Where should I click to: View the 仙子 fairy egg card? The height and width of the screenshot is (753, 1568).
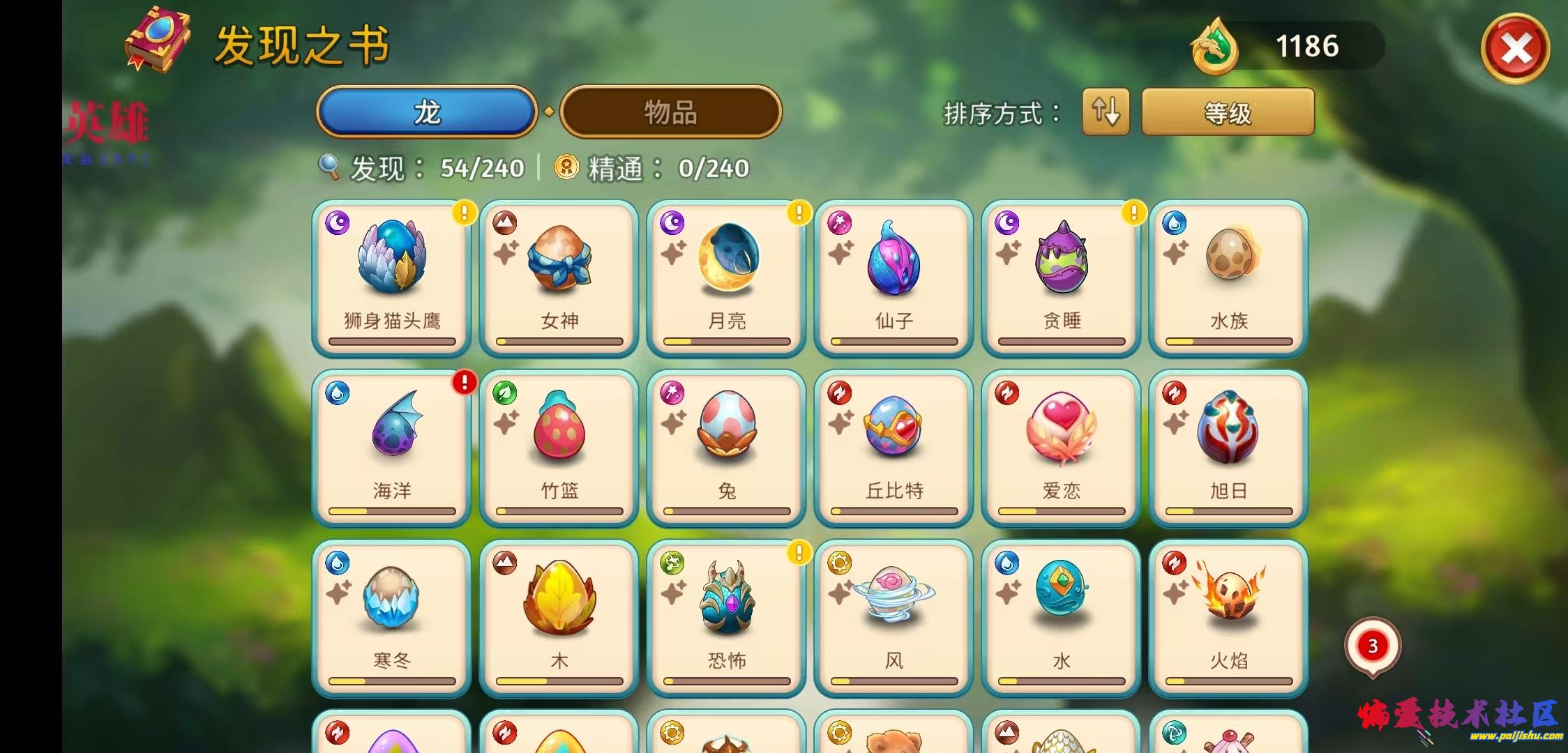(x=894, y=279)
